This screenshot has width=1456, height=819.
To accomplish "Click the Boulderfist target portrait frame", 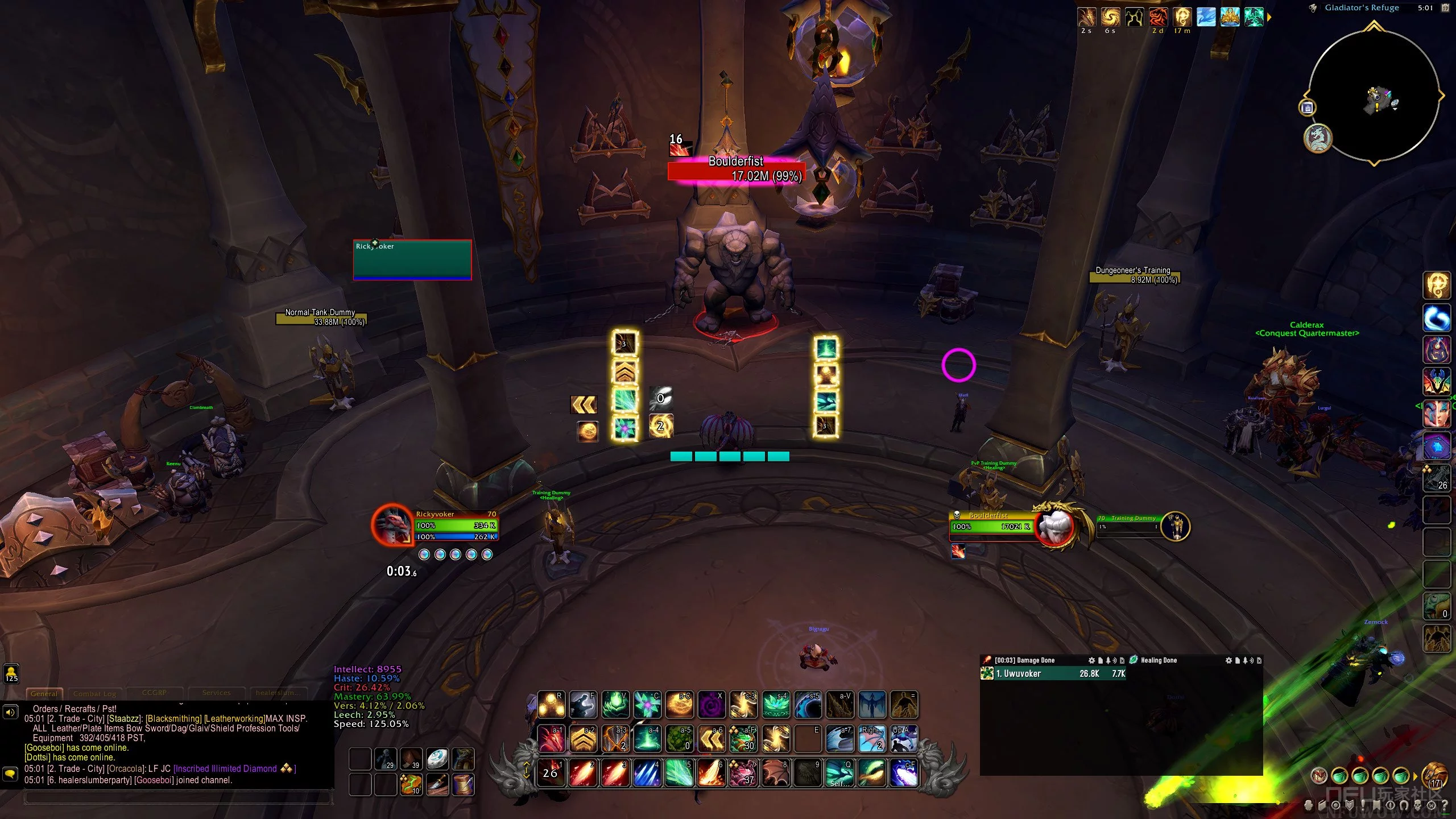I will click(1054, 526).
